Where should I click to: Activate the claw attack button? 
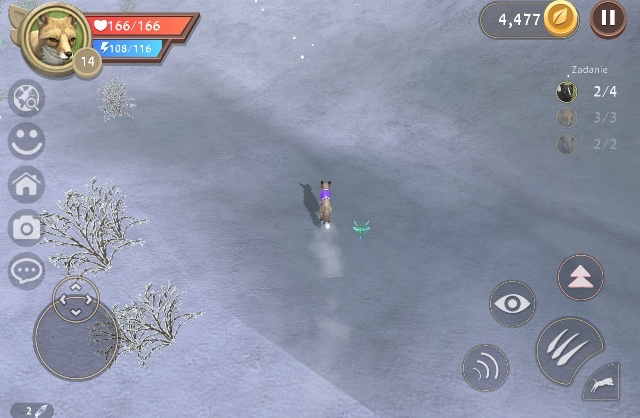click(x=570, y=350)
